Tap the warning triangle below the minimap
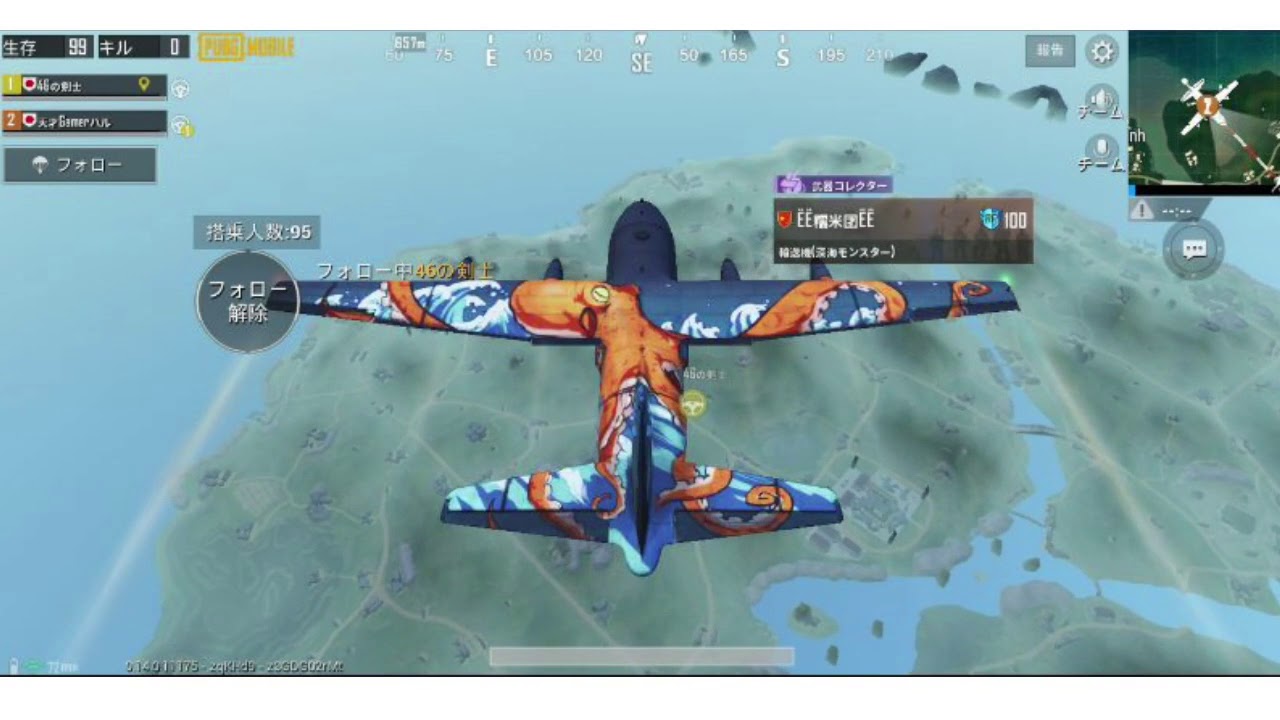 click(x=1143, y=208)
